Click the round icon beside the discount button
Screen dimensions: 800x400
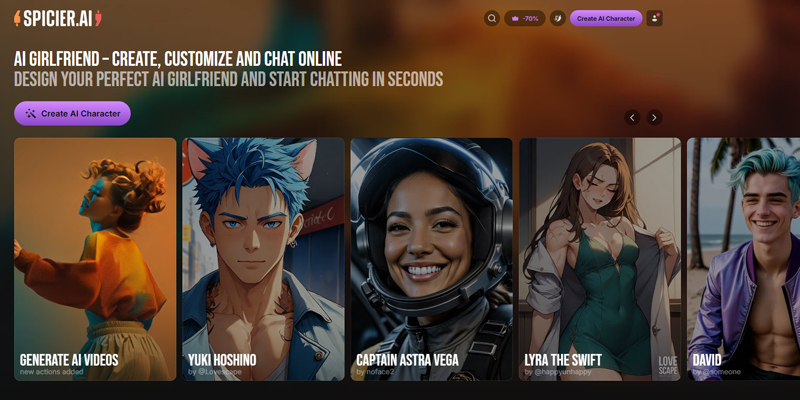coord(557,18)
